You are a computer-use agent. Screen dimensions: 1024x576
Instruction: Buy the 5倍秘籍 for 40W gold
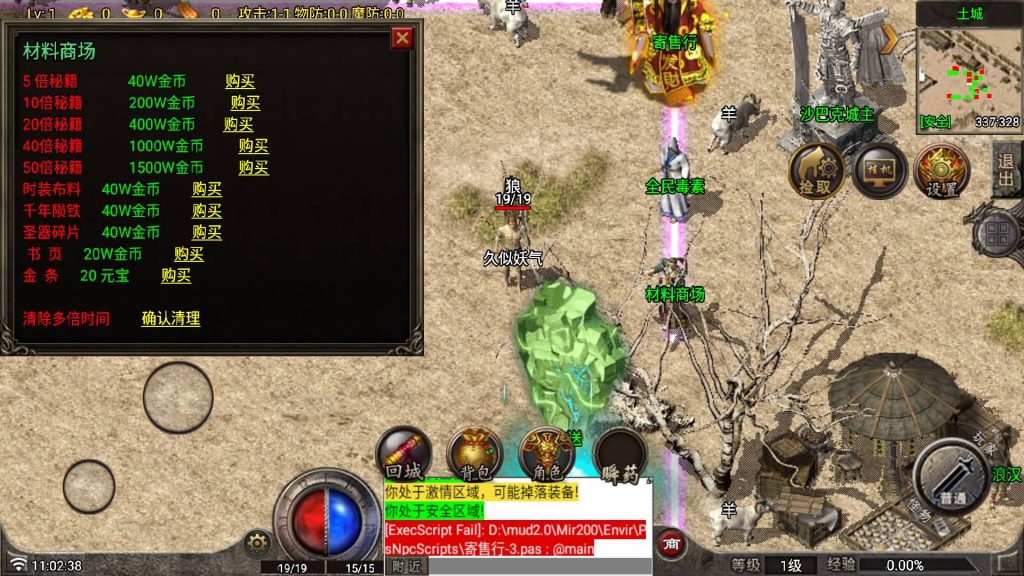click(x=240, y=81)
